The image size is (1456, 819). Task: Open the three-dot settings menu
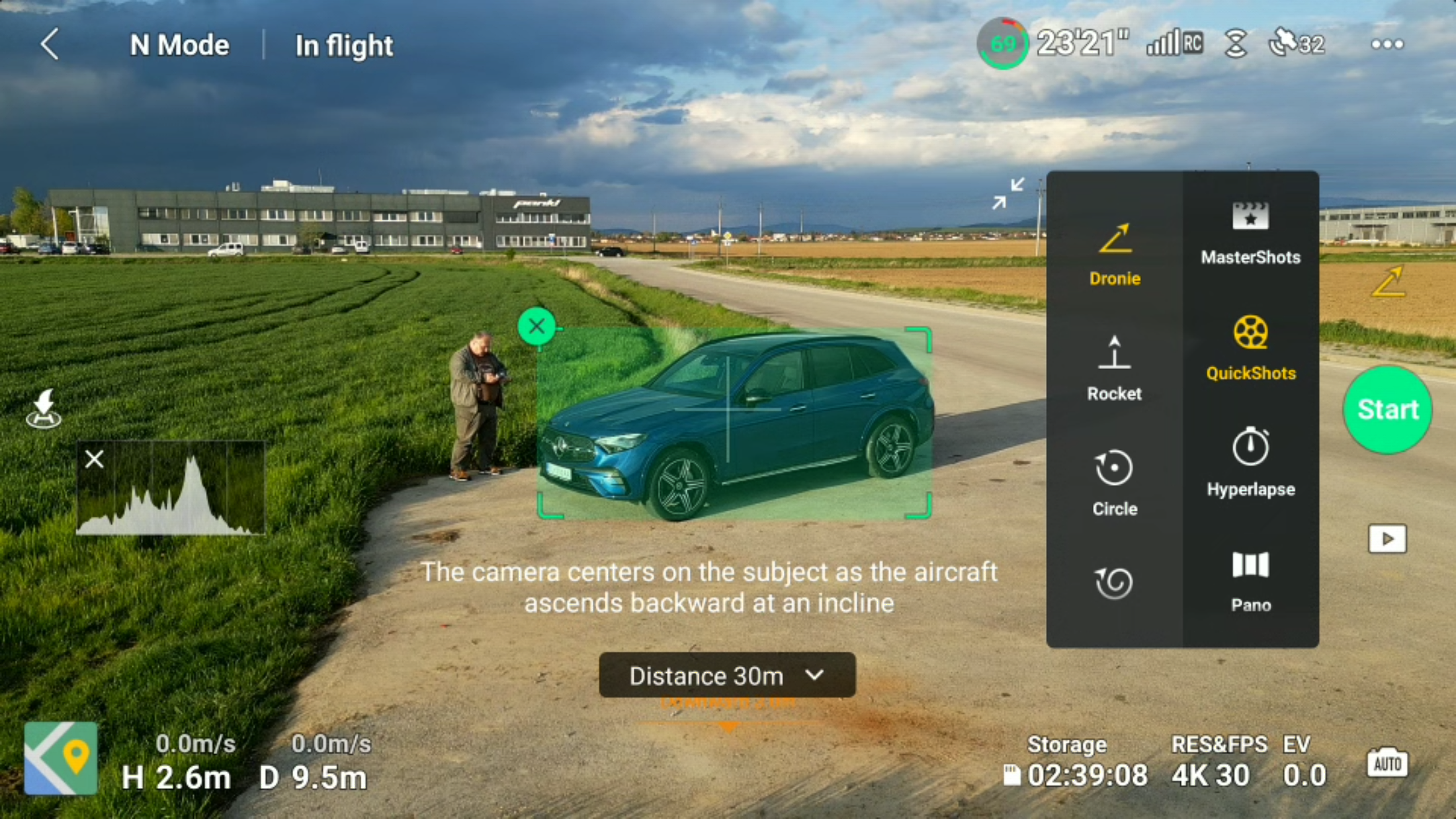click(1387, 45)
